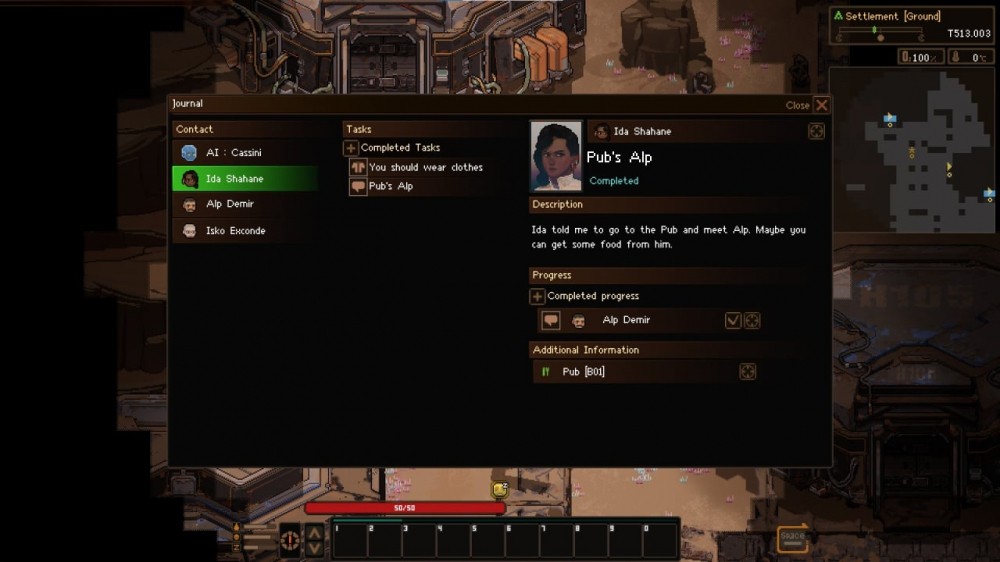Open the 'You should wear clothes' task
1000x562 pixels.
(x=425, y=167)
